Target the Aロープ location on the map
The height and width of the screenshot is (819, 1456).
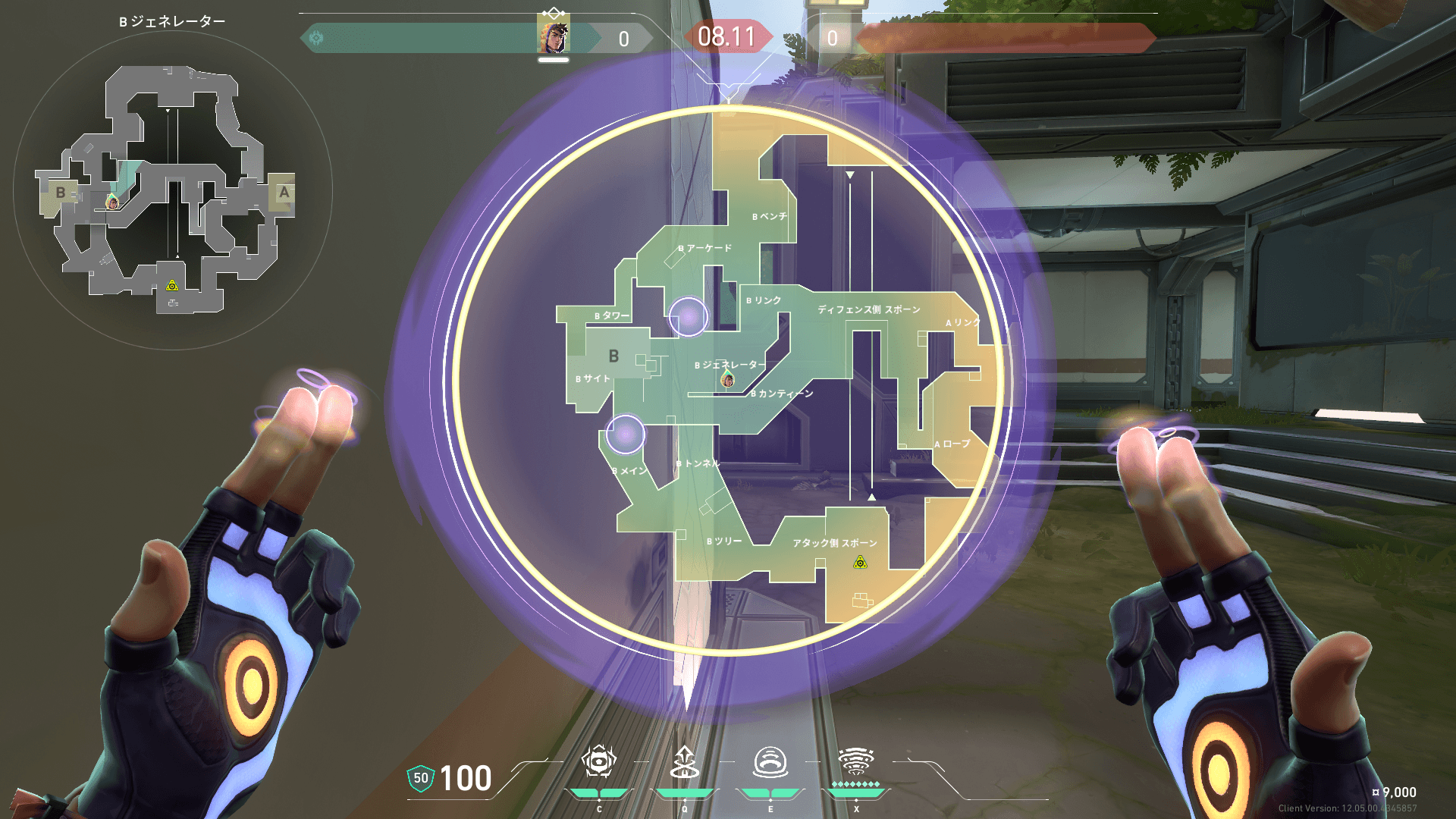[x=952, y=444]
